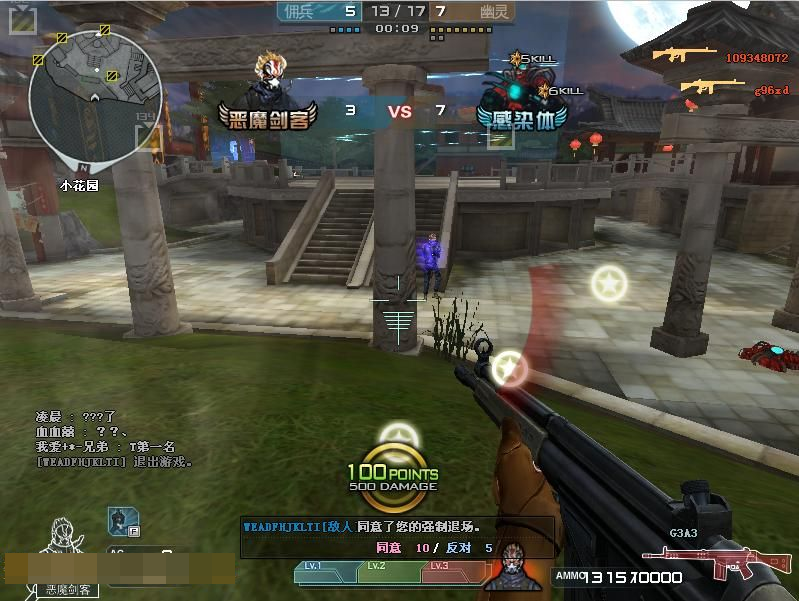Click the 小花园 location label

pyautogui.click(x=79, y=185)
